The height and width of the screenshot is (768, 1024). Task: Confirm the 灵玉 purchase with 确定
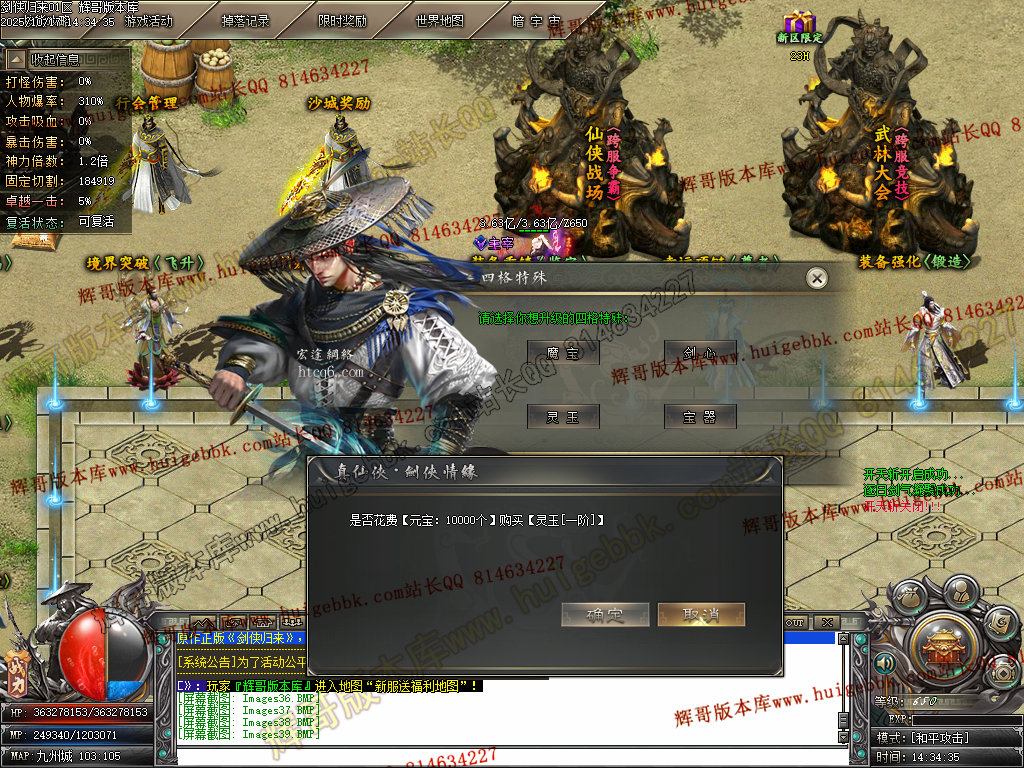pyautogui.click(x=605, y=615)
